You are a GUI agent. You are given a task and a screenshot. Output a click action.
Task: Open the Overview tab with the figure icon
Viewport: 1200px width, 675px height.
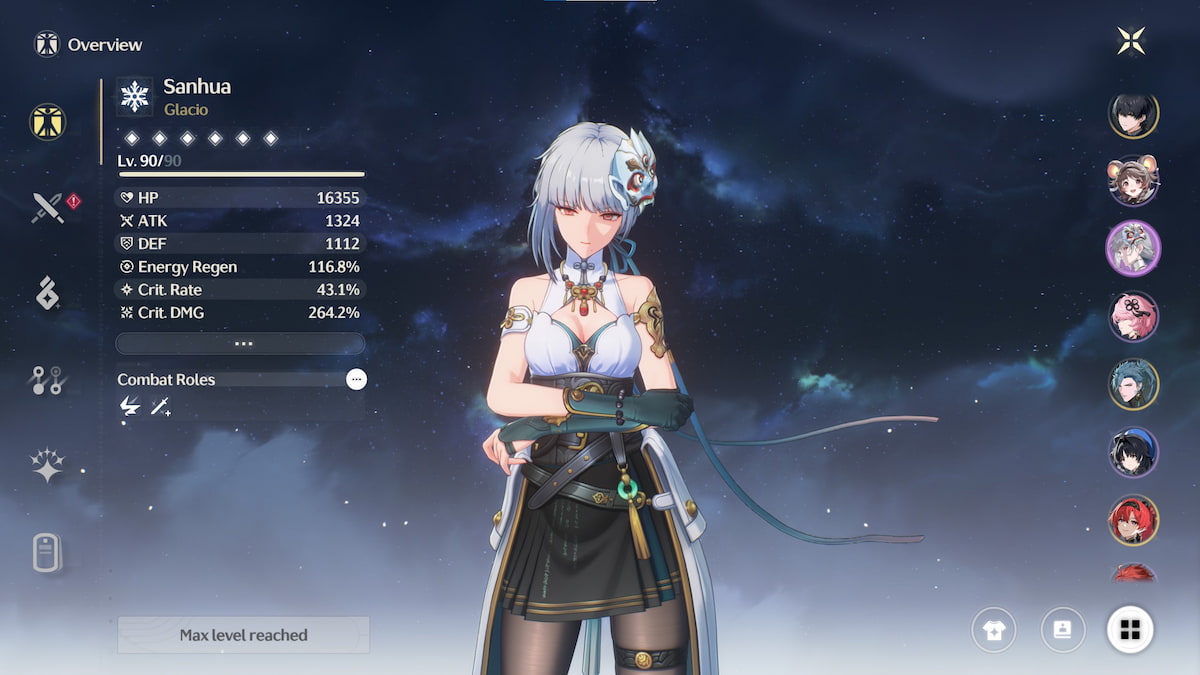pos(48,122)
